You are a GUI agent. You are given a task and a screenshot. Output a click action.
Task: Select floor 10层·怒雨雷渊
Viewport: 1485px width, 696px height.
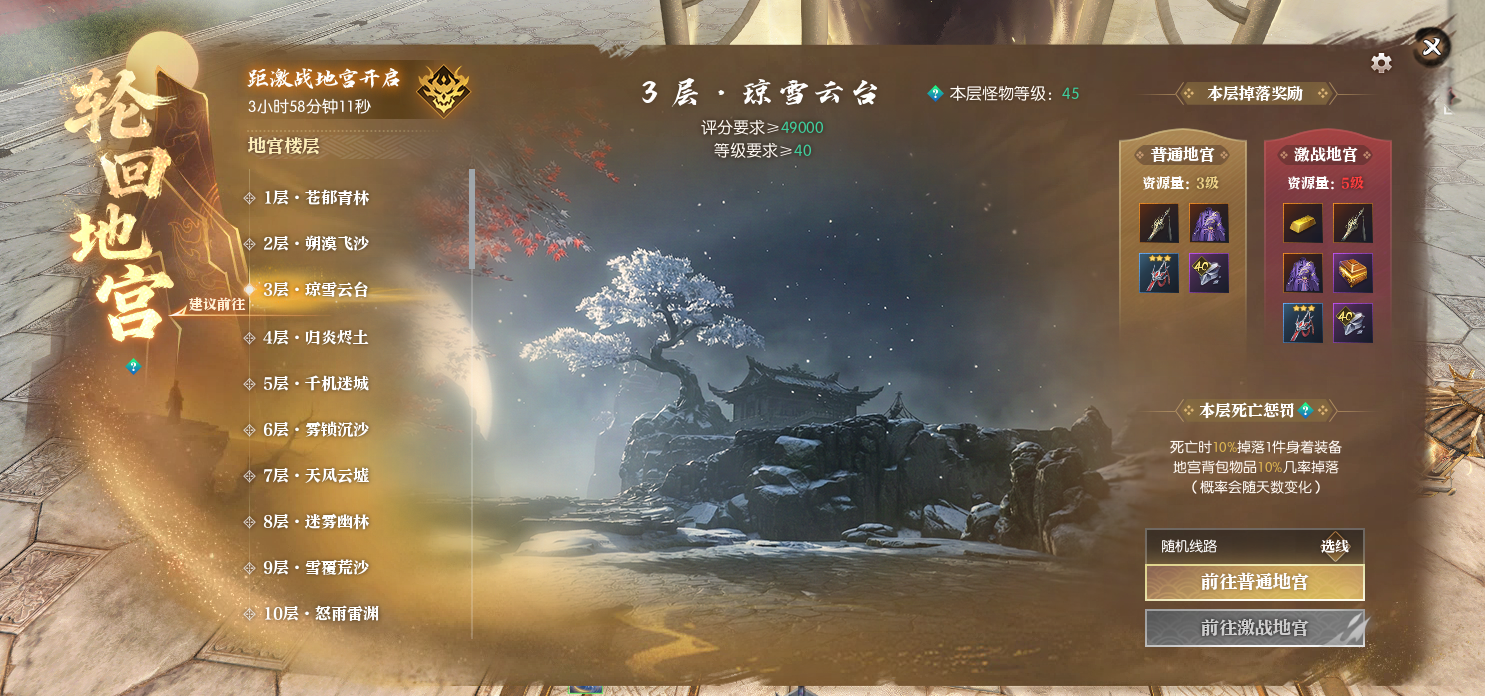click(320, 614)
